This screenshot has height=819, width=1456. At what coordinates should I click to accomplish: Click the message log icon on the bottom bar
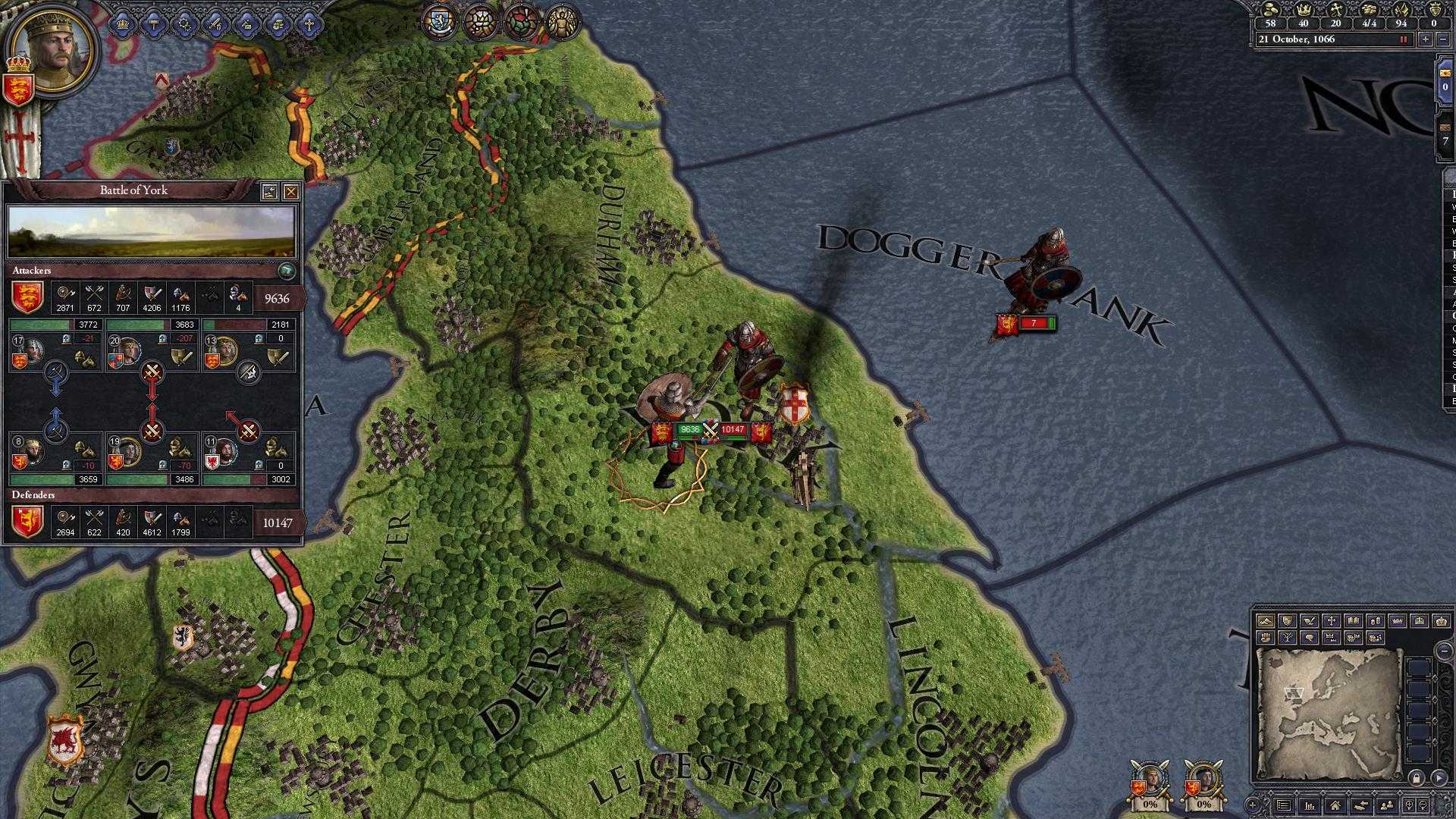(1283, 806)
